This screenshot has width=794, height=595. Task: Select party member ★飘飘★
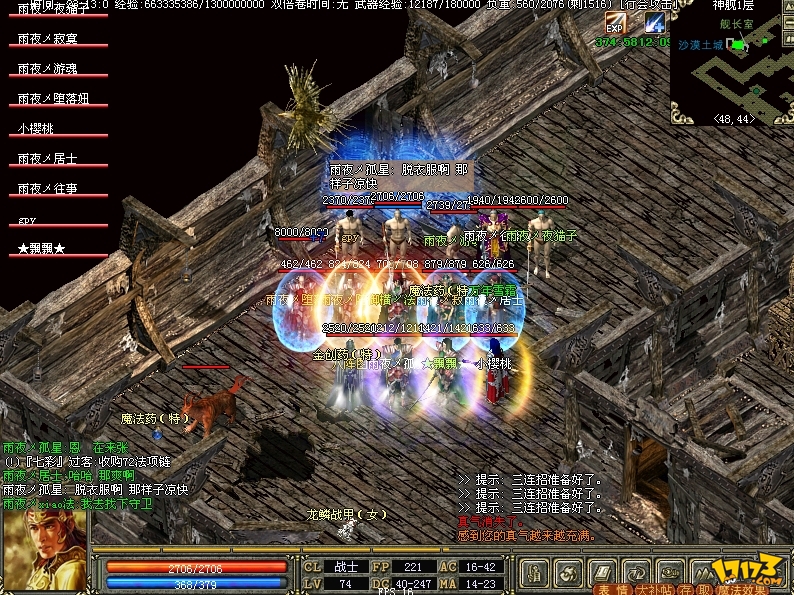click(x=41, y=248)
